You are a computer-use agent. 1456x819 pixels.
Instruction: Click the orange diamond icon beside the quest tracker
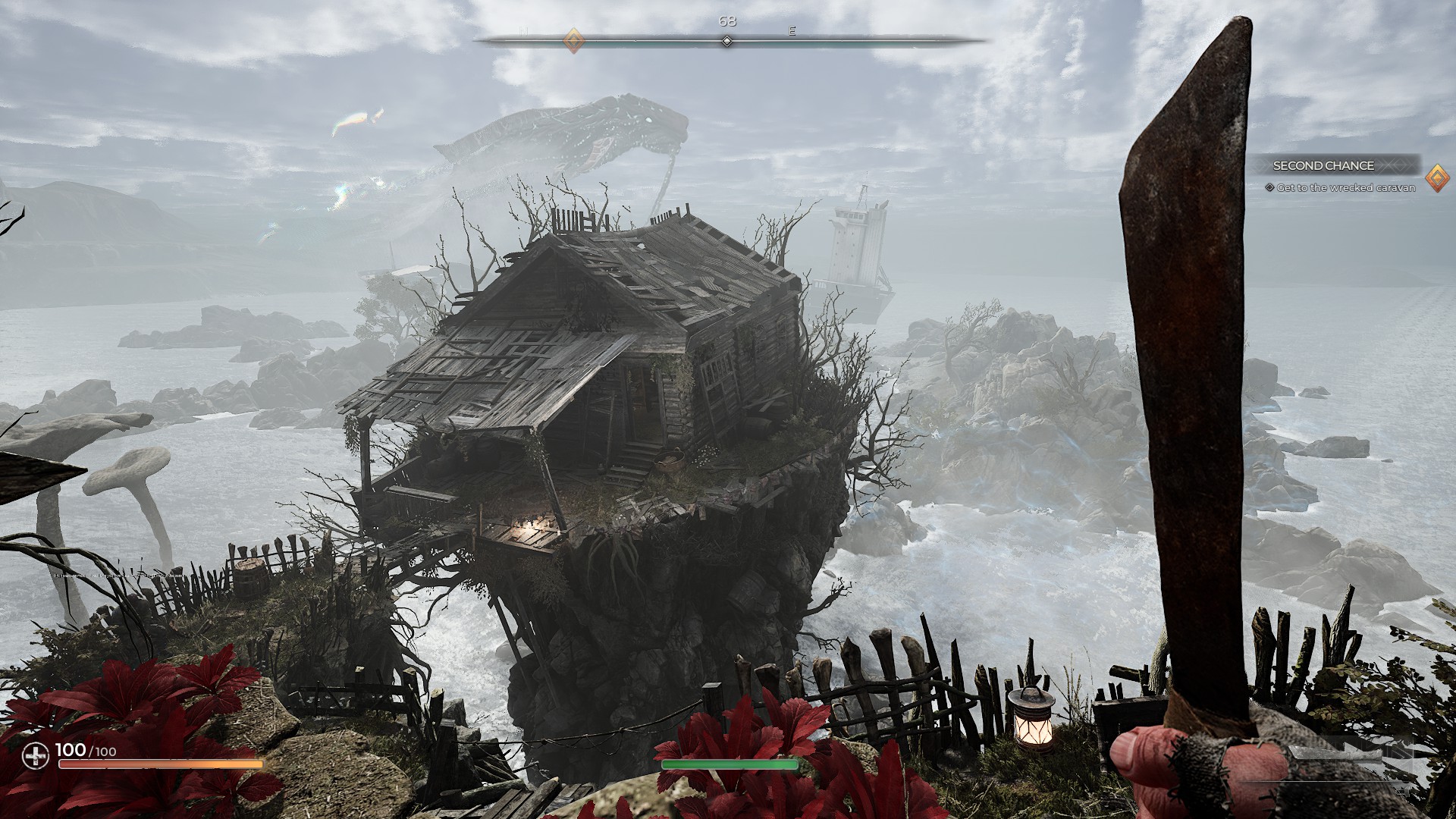1436,178
